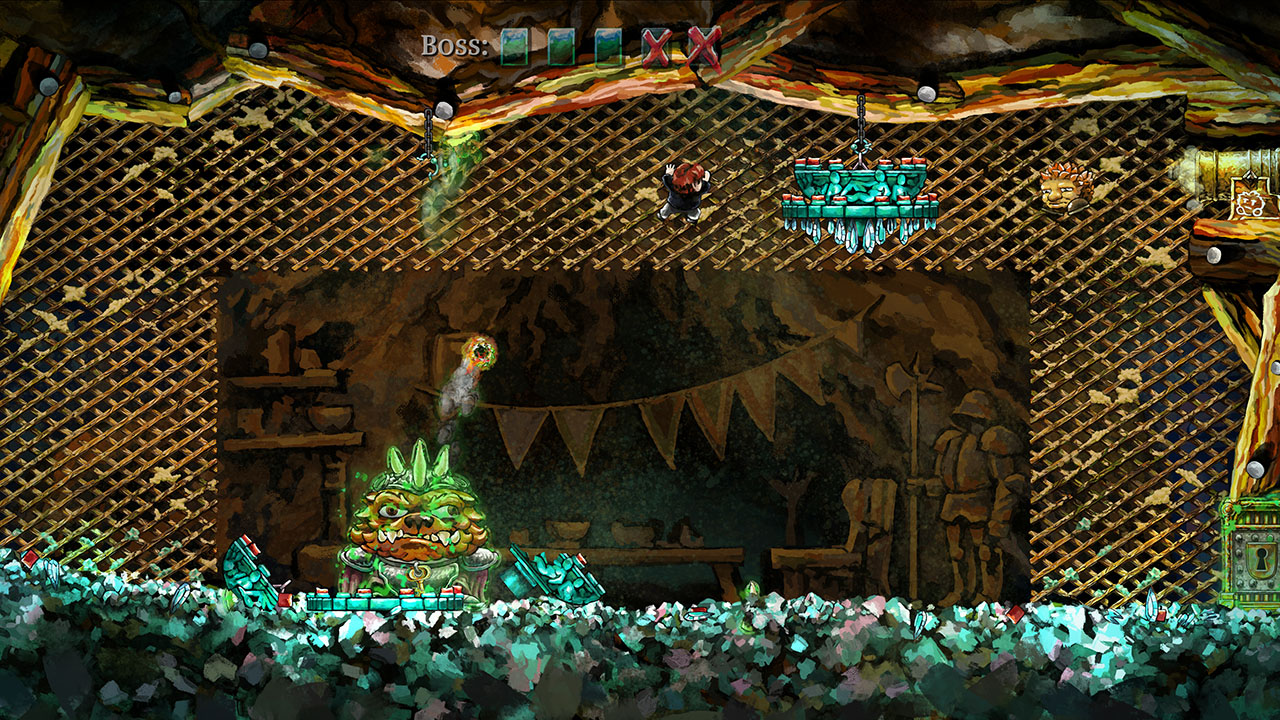
Task: Click the third green boss health square
Action: pos(608,44)
